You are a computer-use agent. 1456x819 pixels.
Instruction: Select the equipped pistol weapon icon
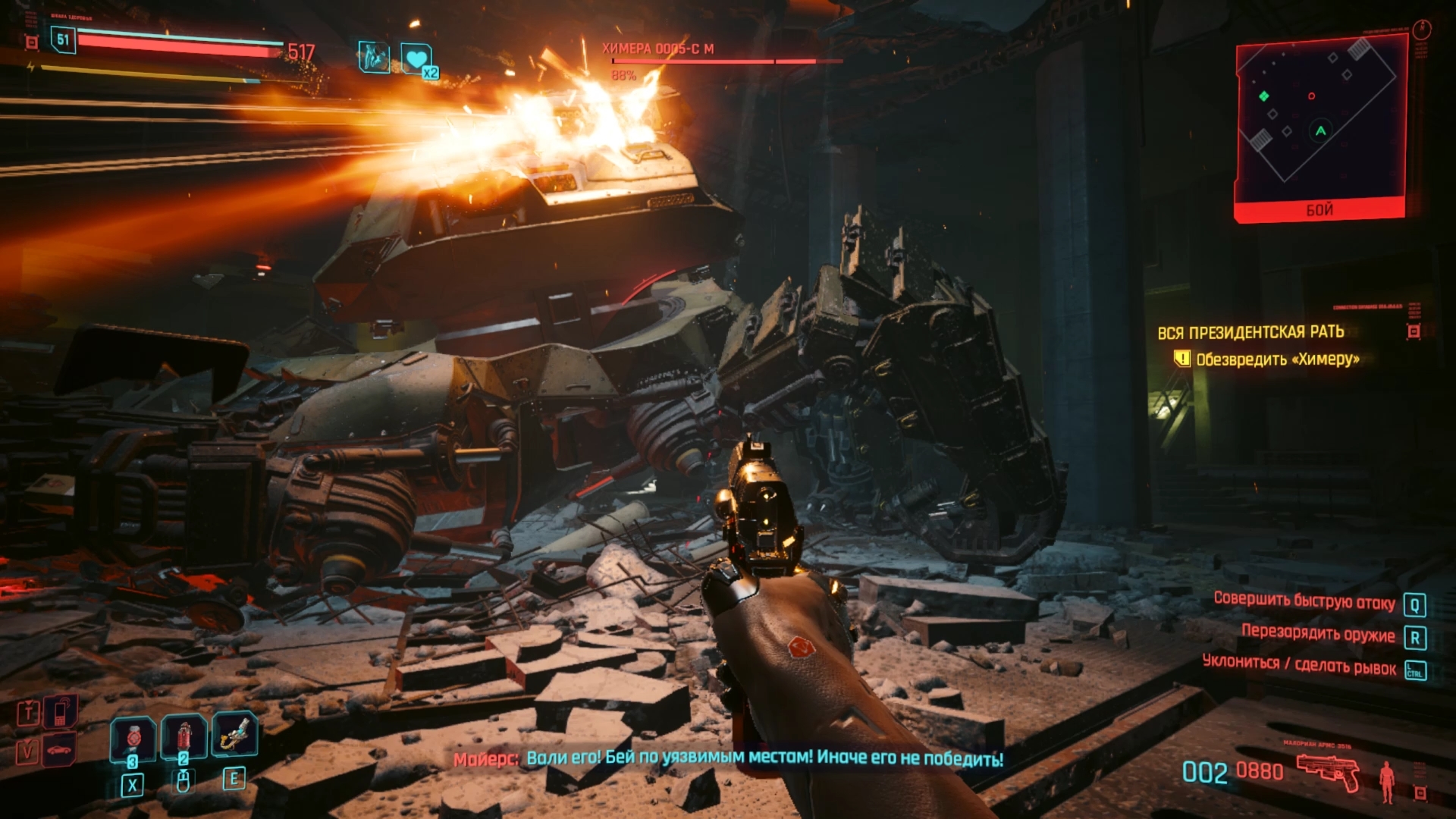pos(1327,771)
